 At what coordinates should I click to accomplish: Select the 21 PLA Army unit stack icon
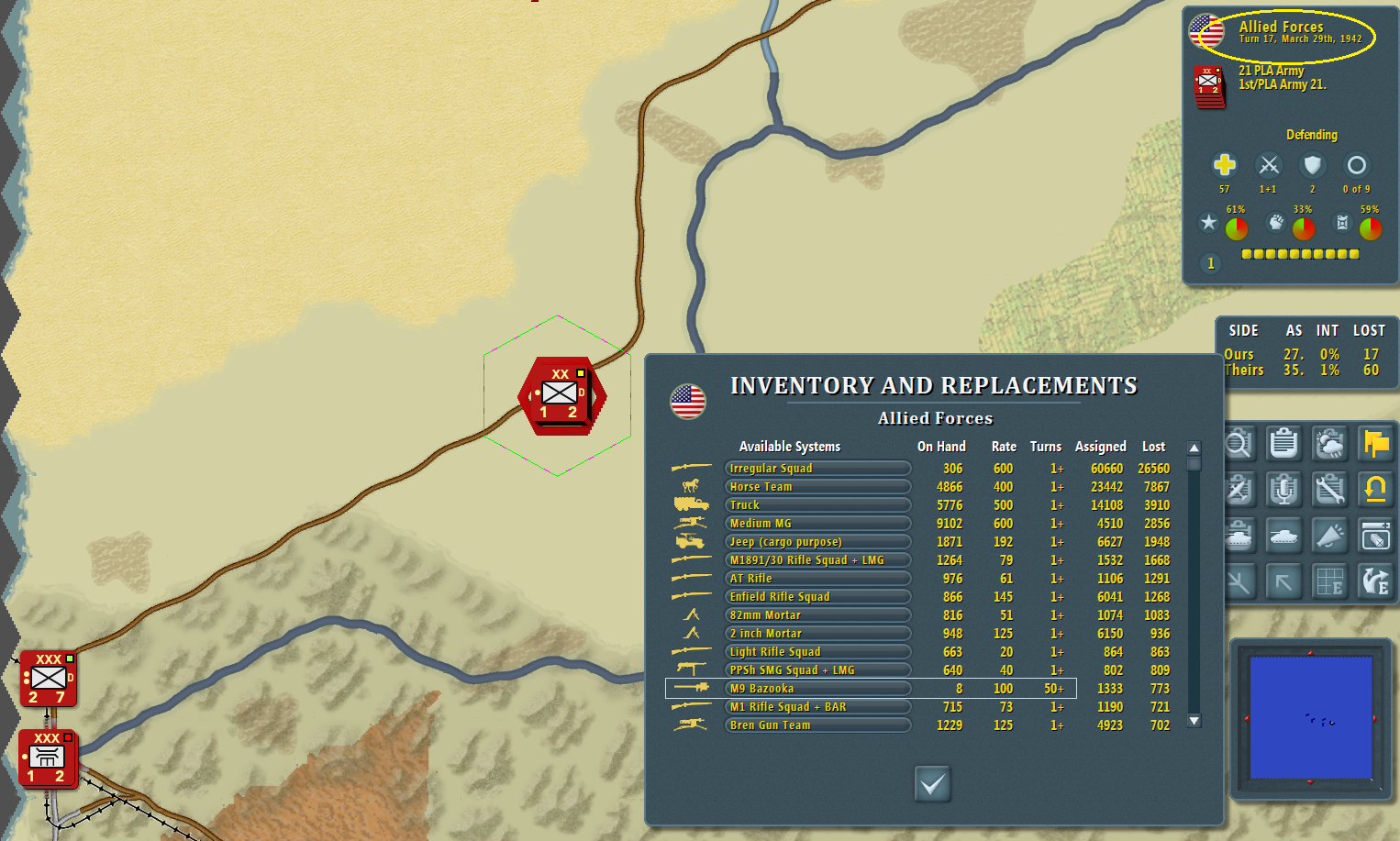(x=1209, y=86)
